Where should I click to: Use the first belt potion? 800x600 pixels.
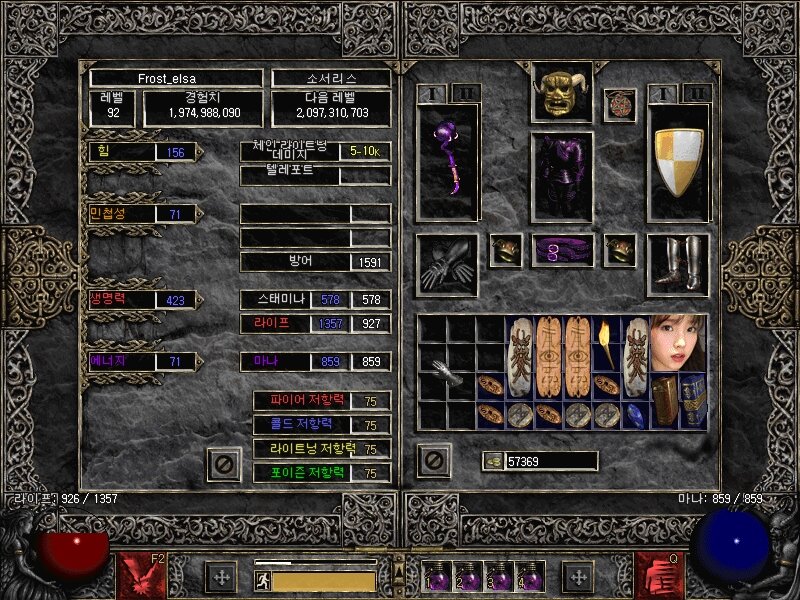pyautogui.click(x=437, y=577)
